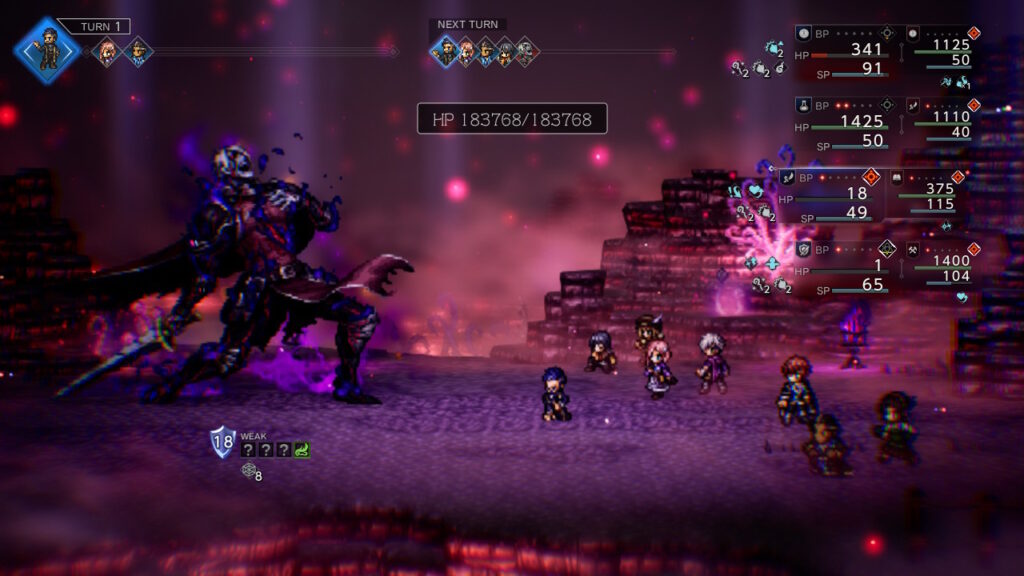Click the blue shield showing 18
This screenshot has height=576, width=1024.
[x=222, y=441]
